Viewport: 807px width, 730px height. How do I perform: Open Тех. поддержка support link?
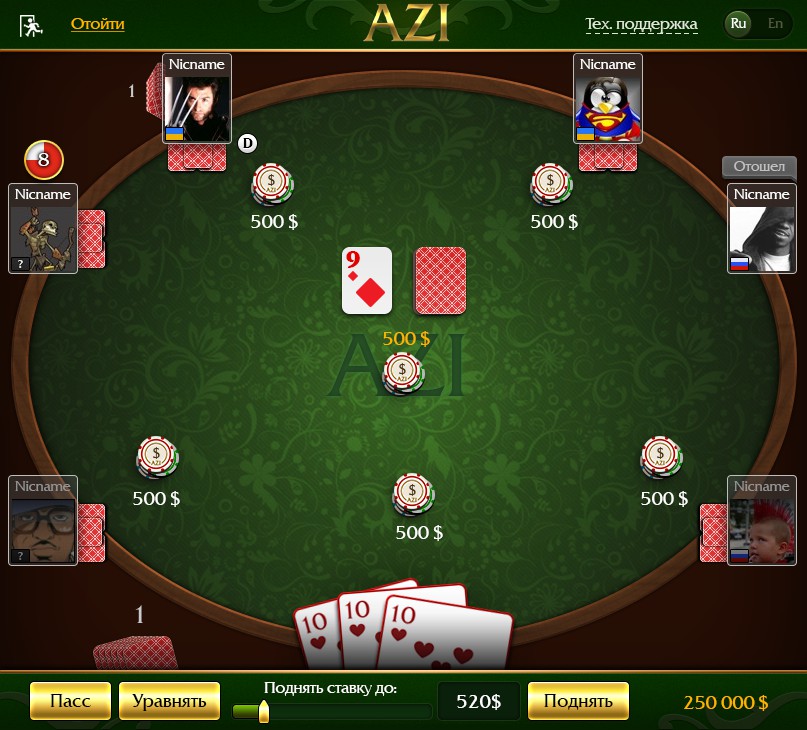pos(641,24)
